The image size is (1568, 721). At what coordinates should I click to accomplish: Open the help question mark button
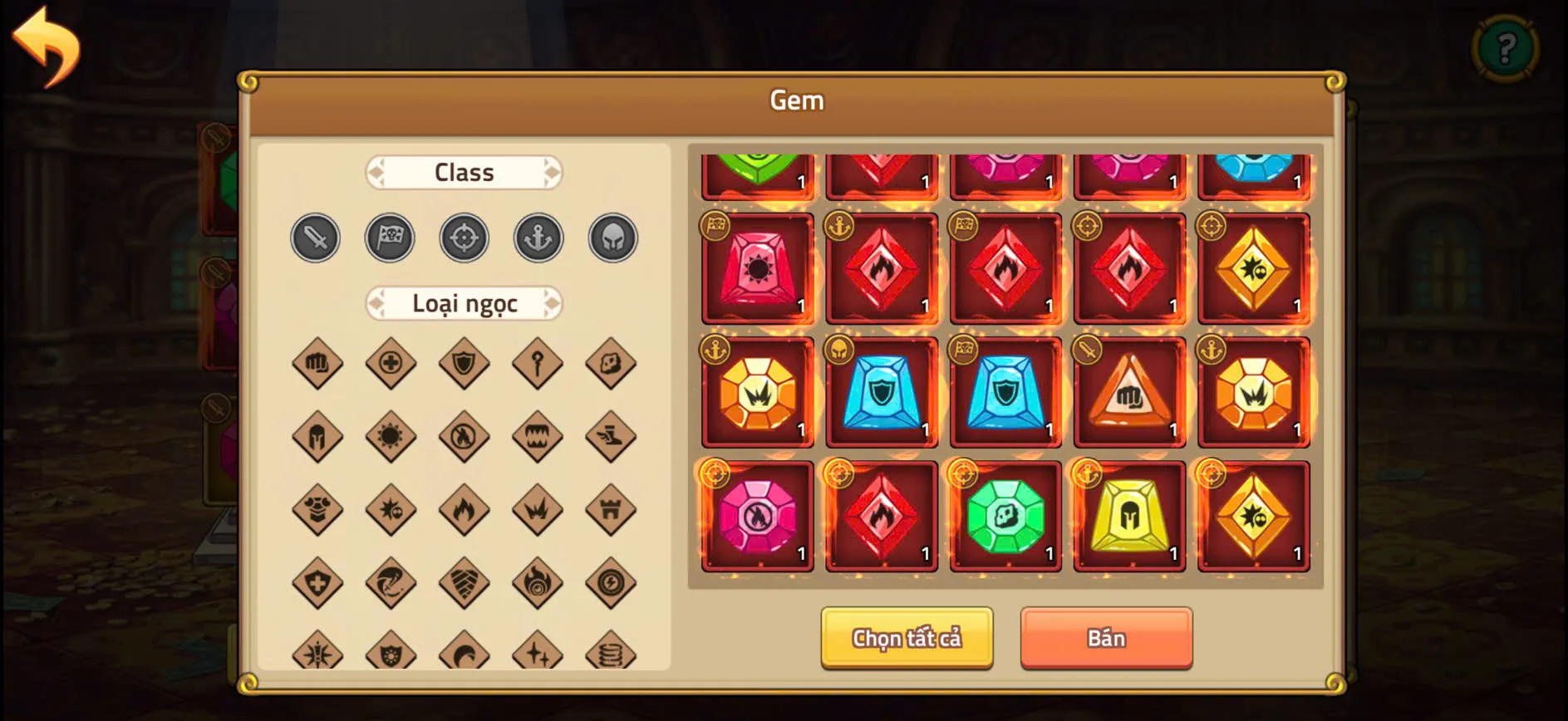(1506, 47)
